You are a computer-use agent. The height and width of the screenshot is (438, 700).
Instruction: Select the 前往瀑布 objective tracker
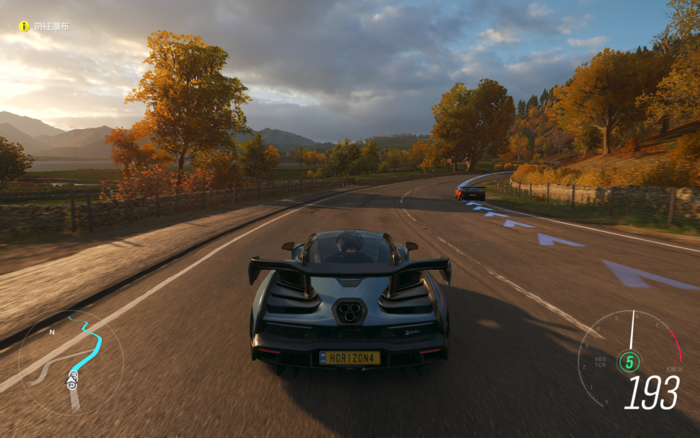(45, 26)
